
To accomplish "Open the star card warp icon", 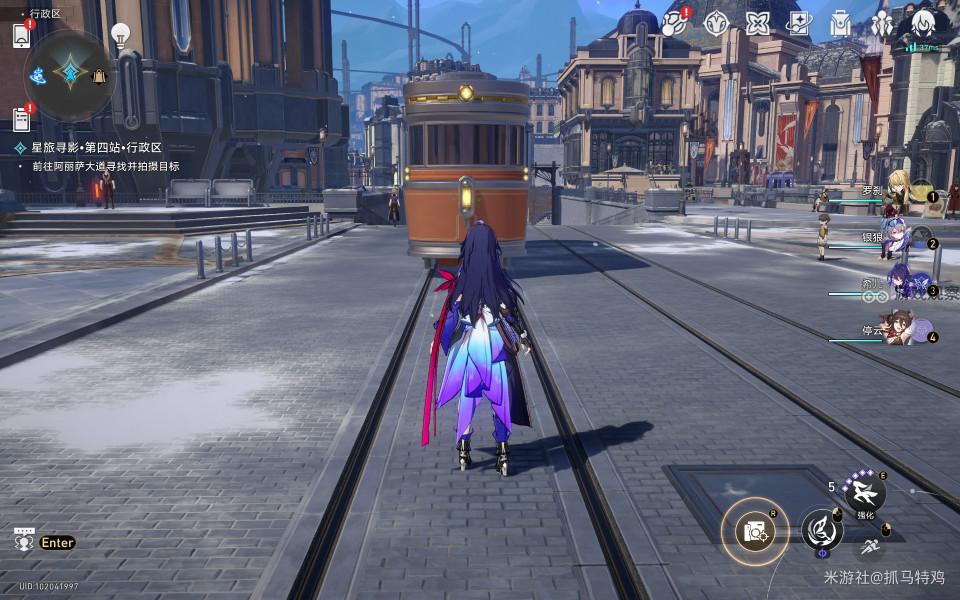I will (x=798, y=23).
